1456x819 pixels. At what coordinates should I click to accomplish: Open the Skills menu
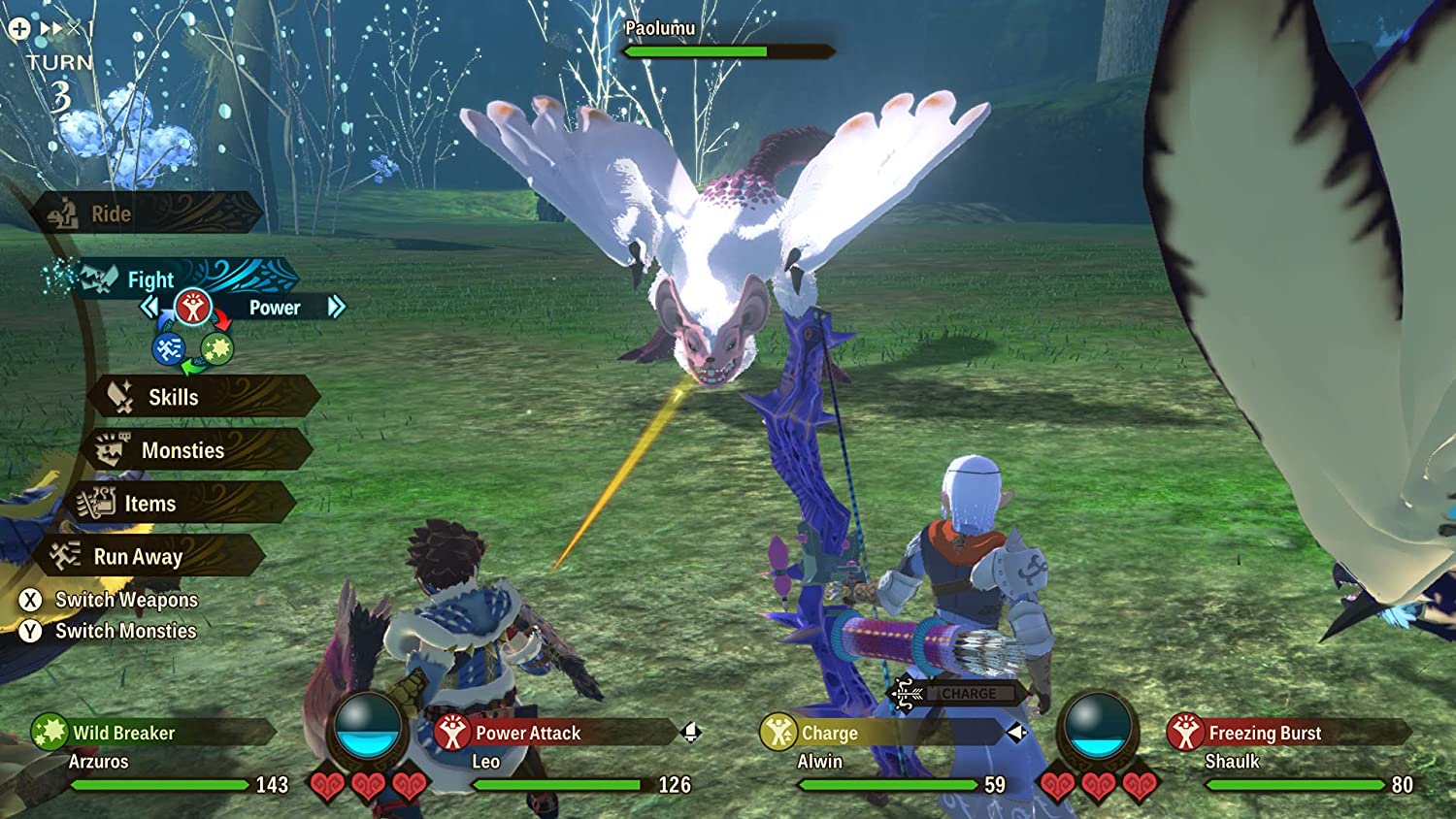(204, 397)
